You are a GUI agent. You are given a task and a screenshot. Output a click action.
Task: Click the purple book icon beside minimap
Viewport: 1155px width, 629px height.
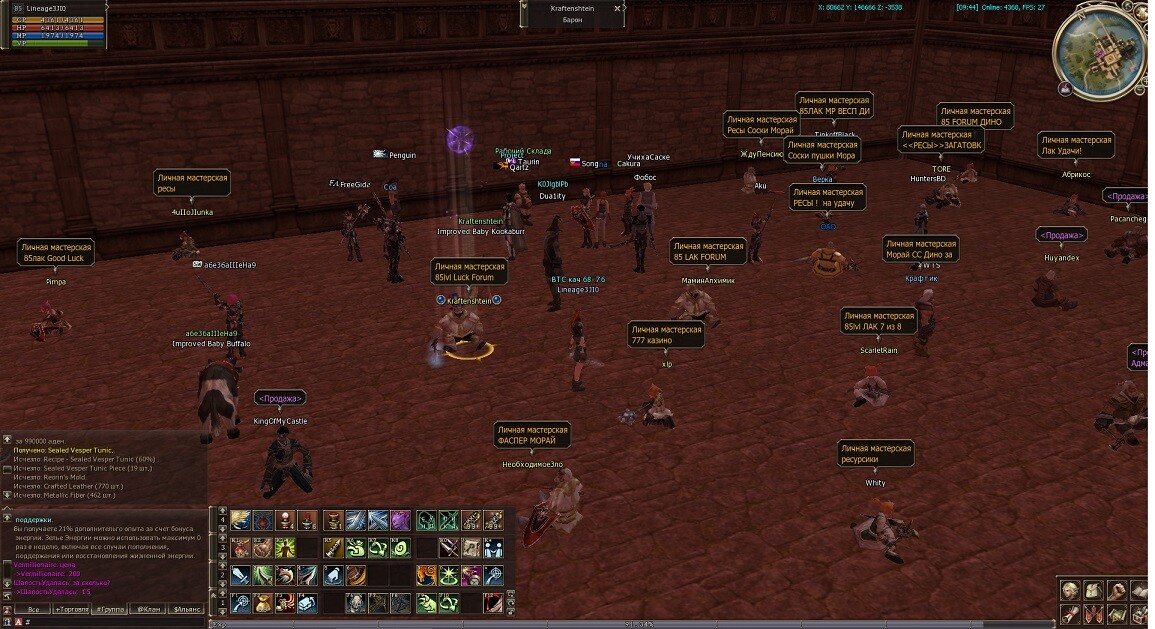coord(1065,89)
